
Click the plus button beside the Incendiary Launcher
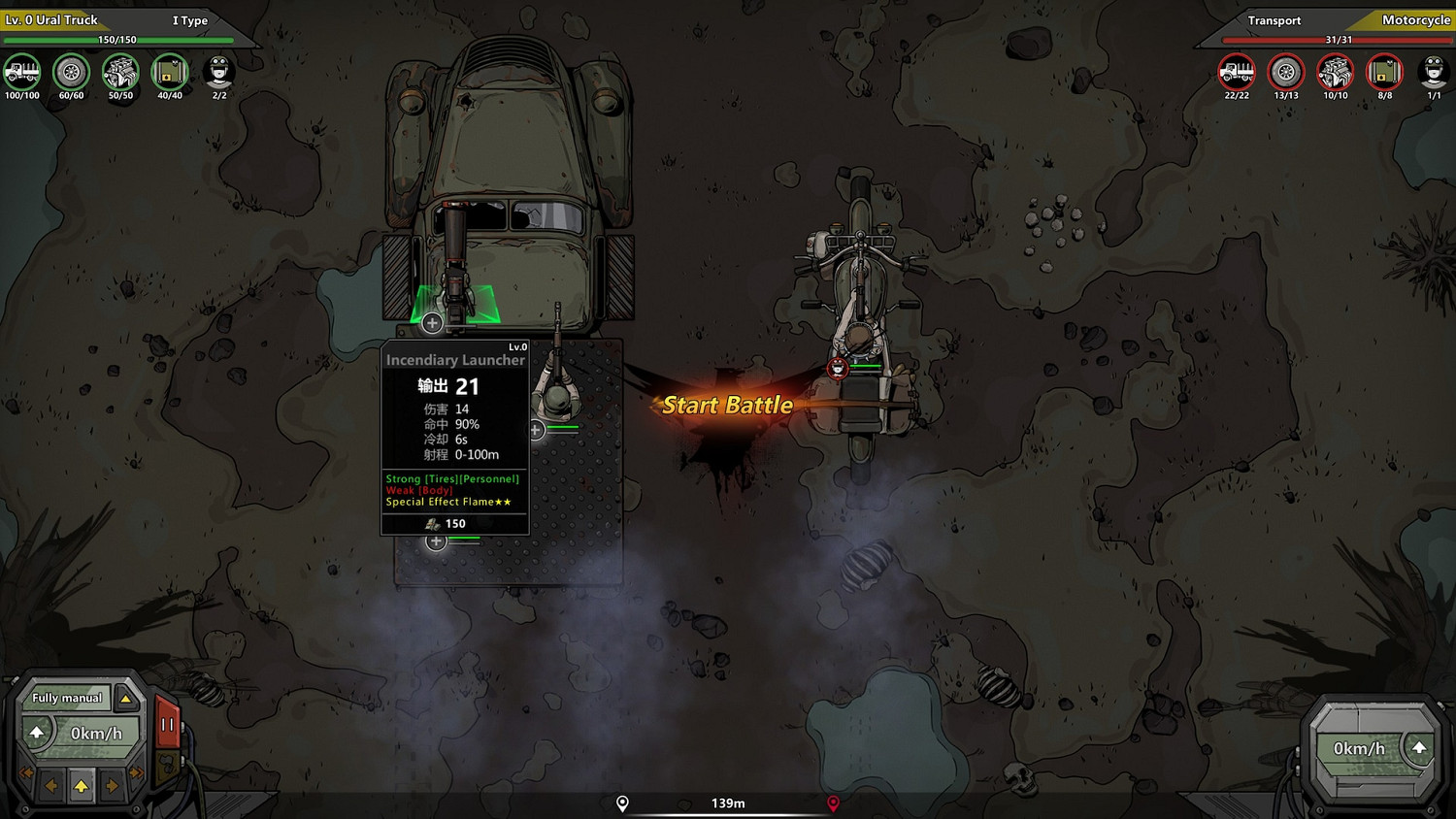click(432, 322)
